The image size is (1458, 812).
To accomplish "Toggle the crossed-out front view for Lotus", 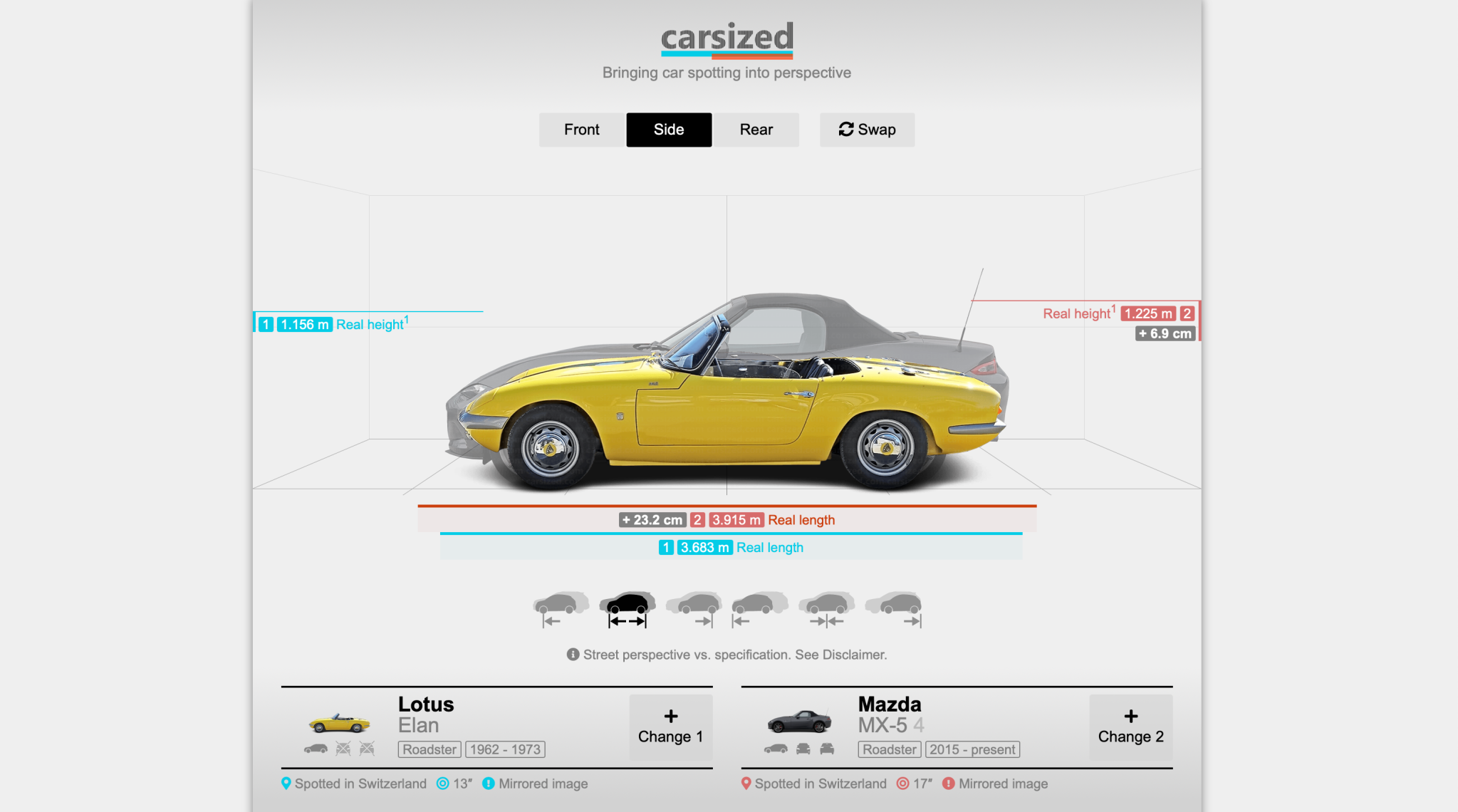I will click(x=343, y=749).
